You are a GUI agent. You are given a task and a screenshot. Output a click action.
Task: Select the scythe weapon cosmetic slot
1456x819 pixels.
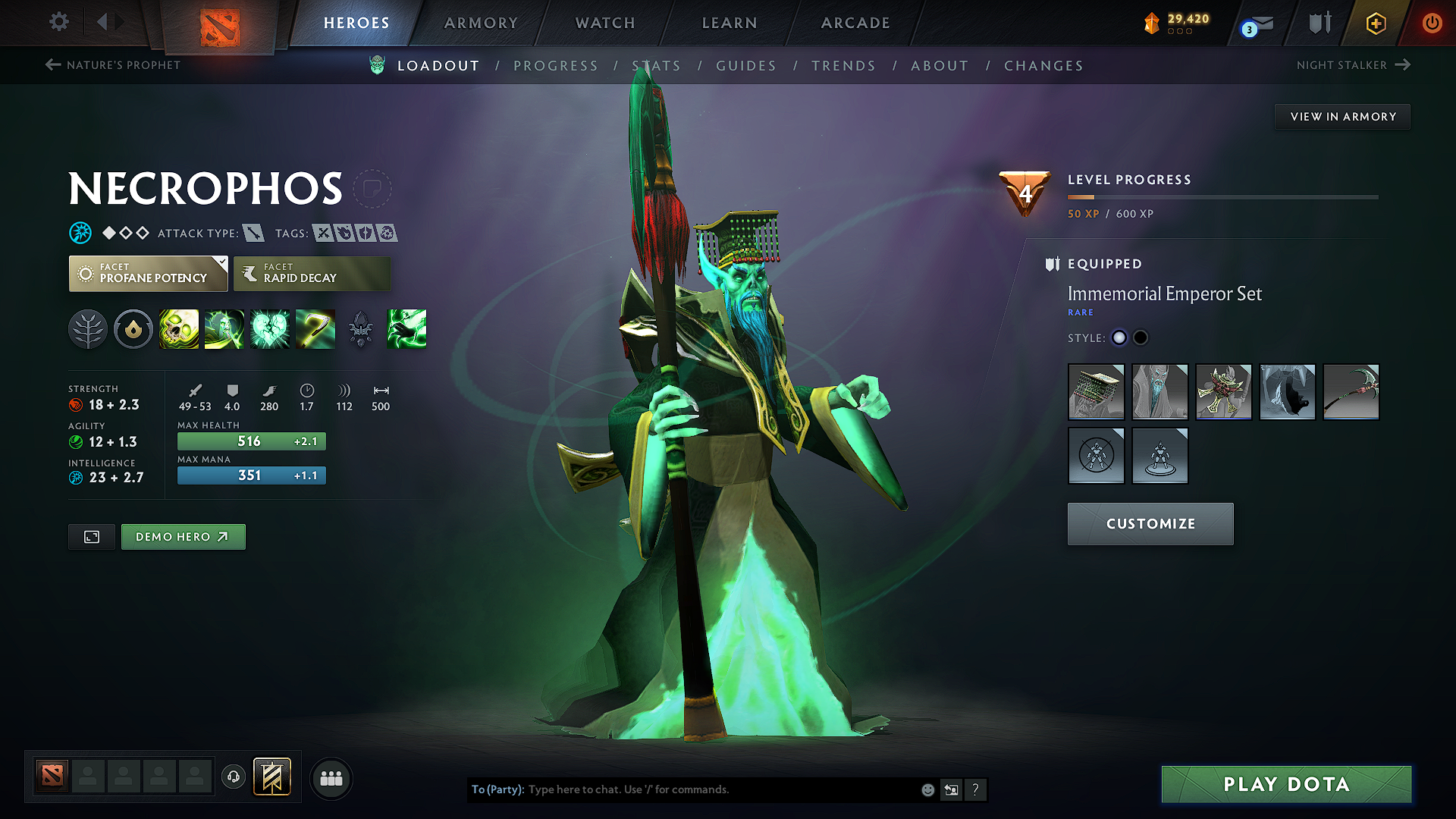tap(1351, 392)
